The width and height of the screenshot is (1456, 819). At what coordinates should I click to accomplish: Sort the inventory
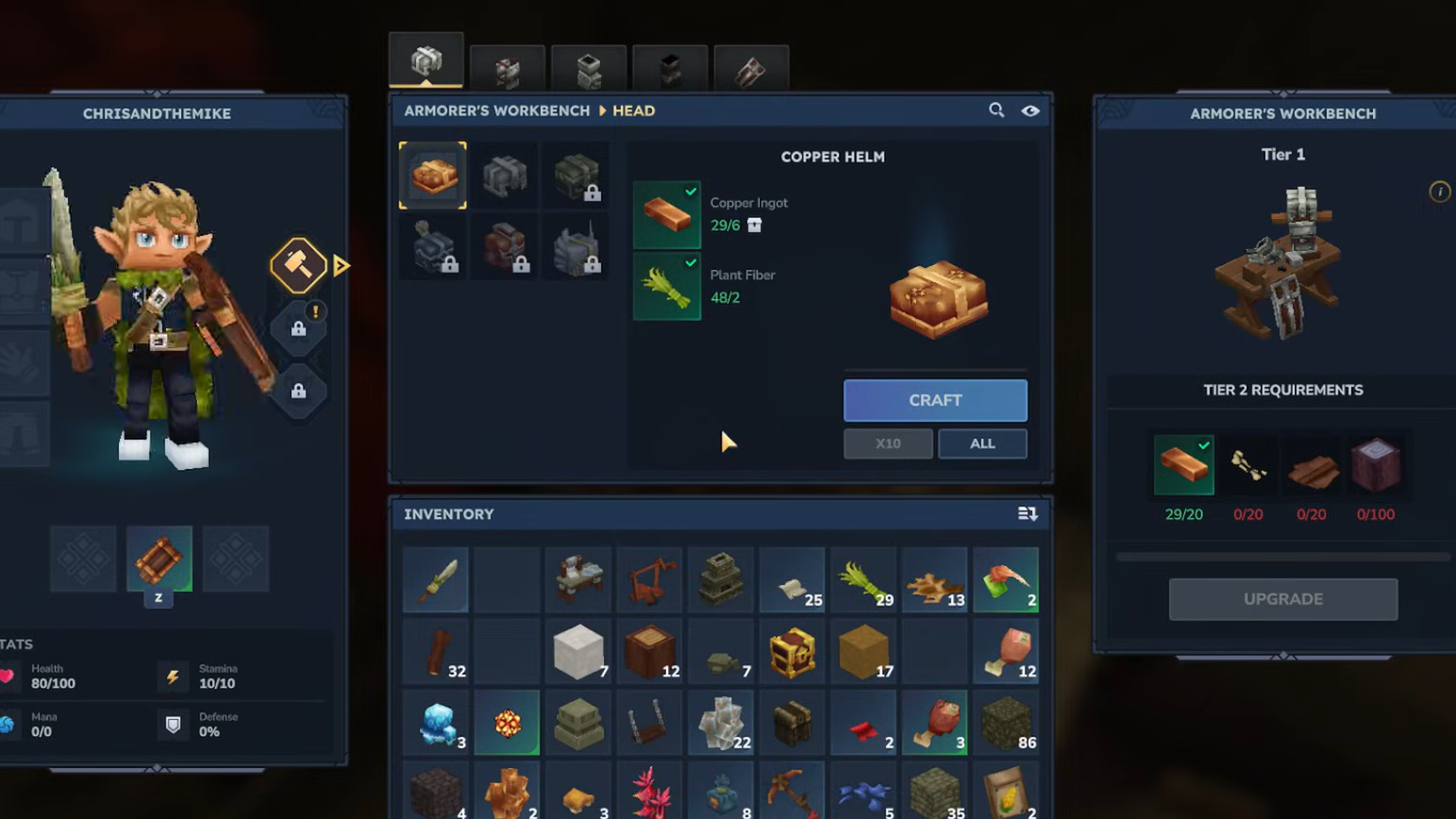pyautogui.click(x=1027, y=514)
